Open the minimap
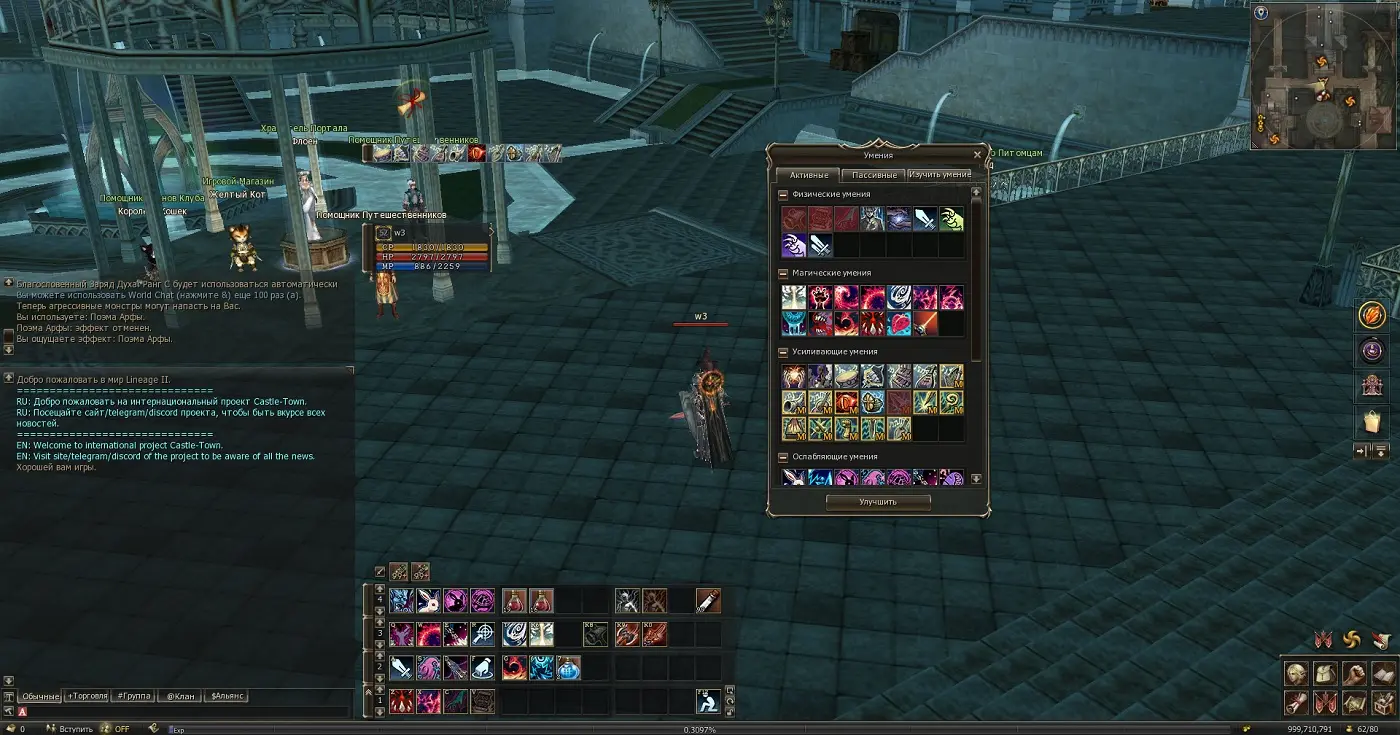This screenshot has height=735, width=1400. pos(1324,75)
